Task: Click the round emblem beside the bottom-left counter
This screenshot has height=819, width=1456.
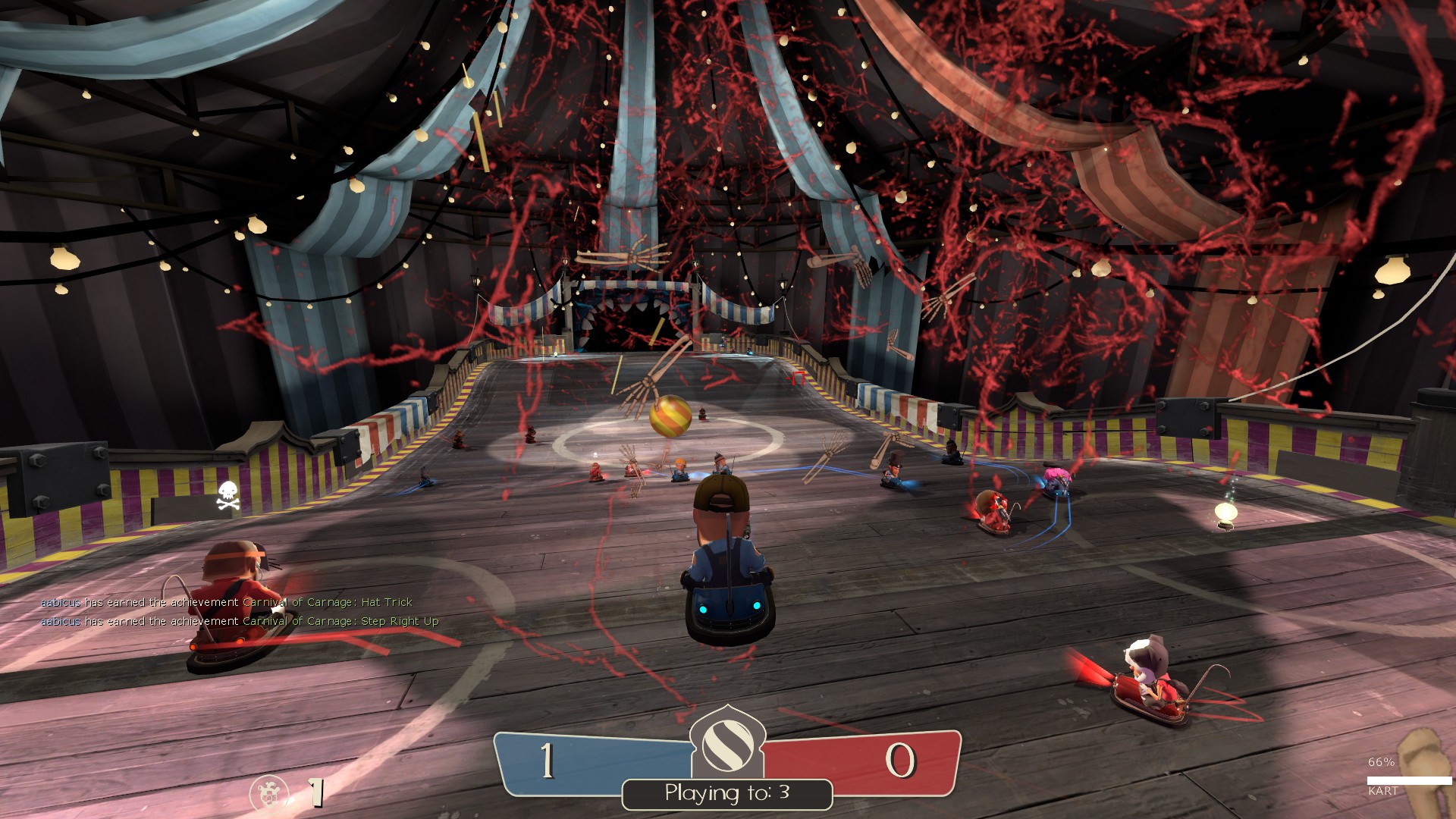Action: pos(268,794)
